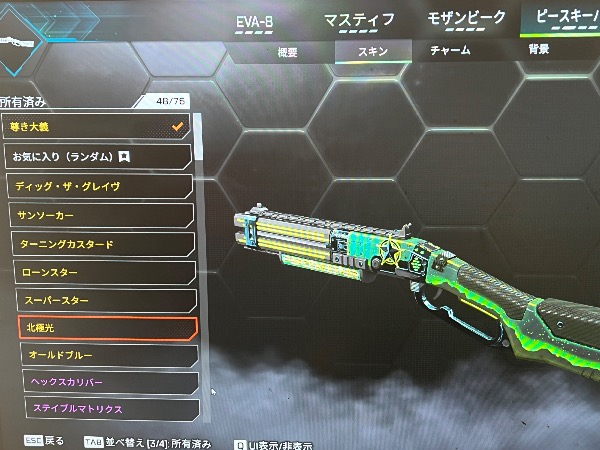The image size is (600, 450).
Task: Choose the ターニングカスタード skin
Action: [x=103, y=244]
